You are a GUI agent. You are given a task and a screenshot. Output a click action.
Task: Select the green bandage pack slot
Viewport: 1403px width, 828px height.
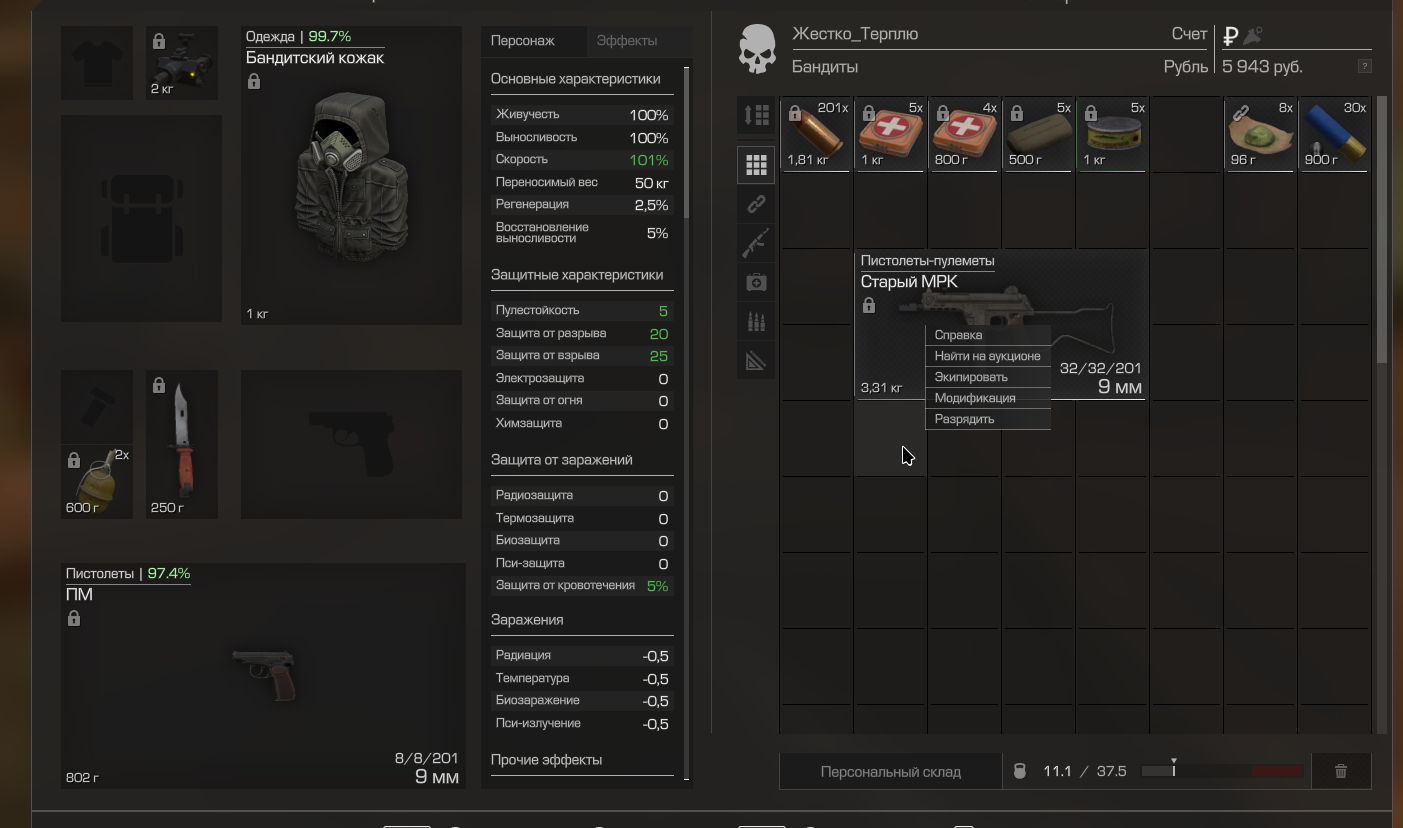click(x=1039, y=134)
